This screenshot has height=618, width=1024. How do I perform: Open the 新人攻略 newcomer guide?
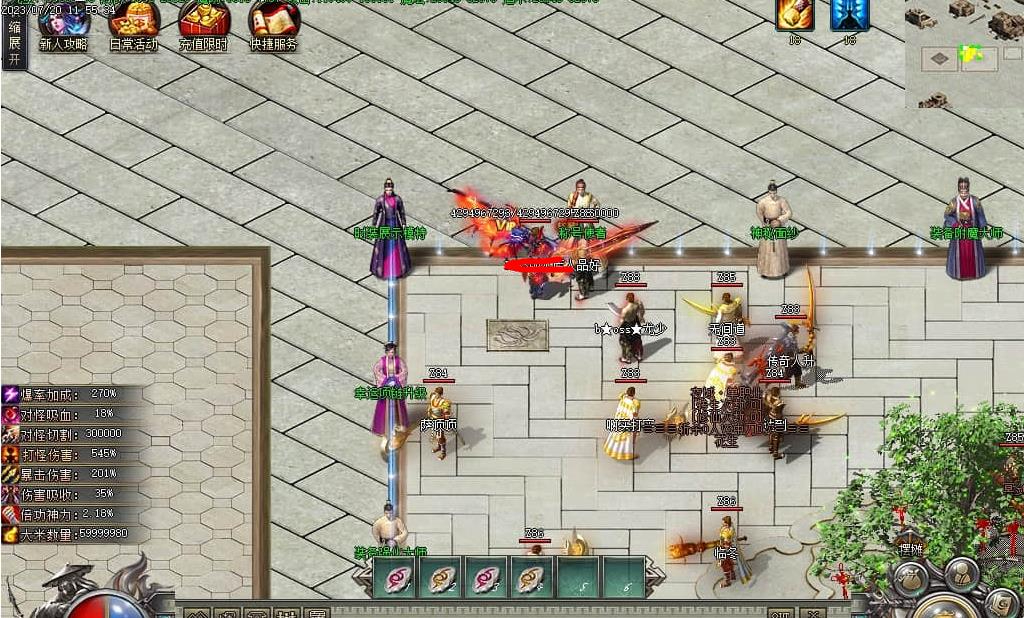coord(64,26)
